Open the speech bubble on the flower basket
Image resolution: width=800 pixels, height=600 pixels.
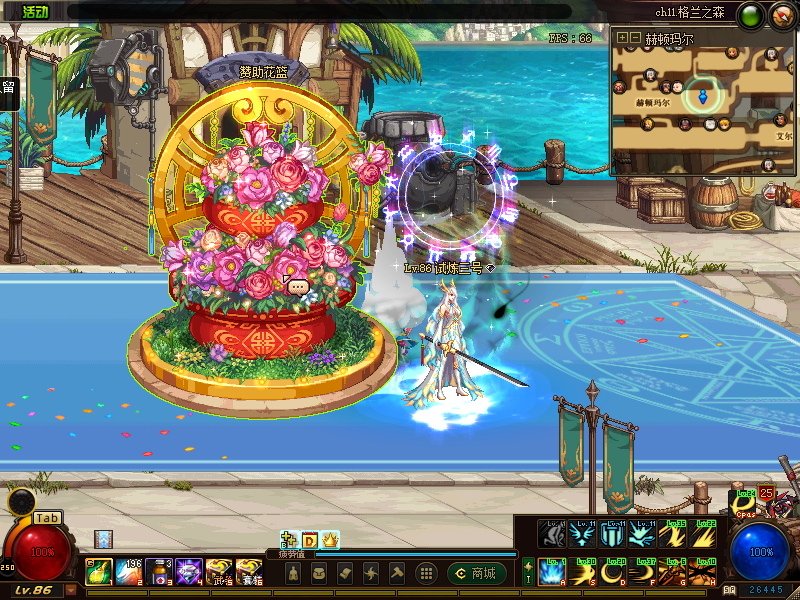click(299, 287)
